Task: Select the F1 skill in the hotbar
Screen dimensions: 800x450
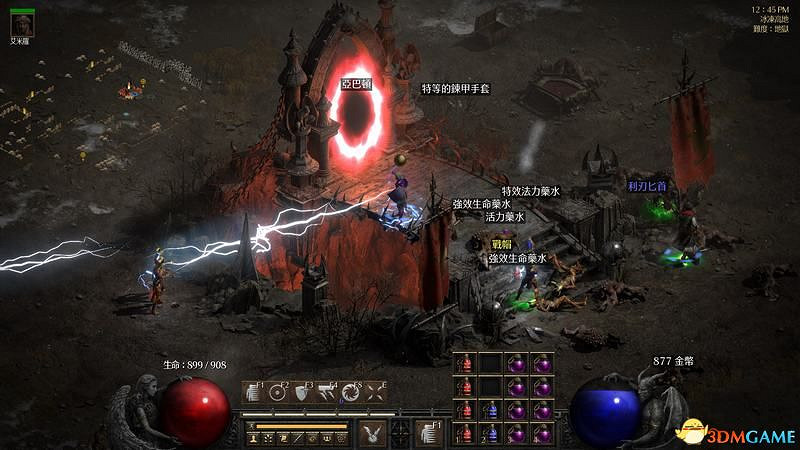Action: [254, 393]
